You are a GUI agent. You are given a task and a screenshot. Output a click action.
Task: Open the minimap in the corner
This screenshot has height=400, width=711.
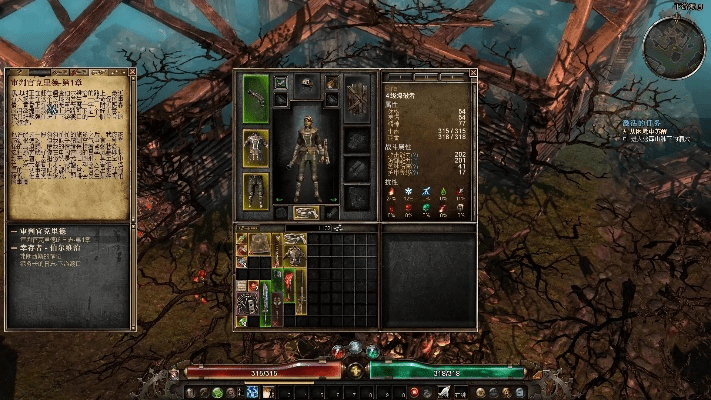(x=671, y=48)
